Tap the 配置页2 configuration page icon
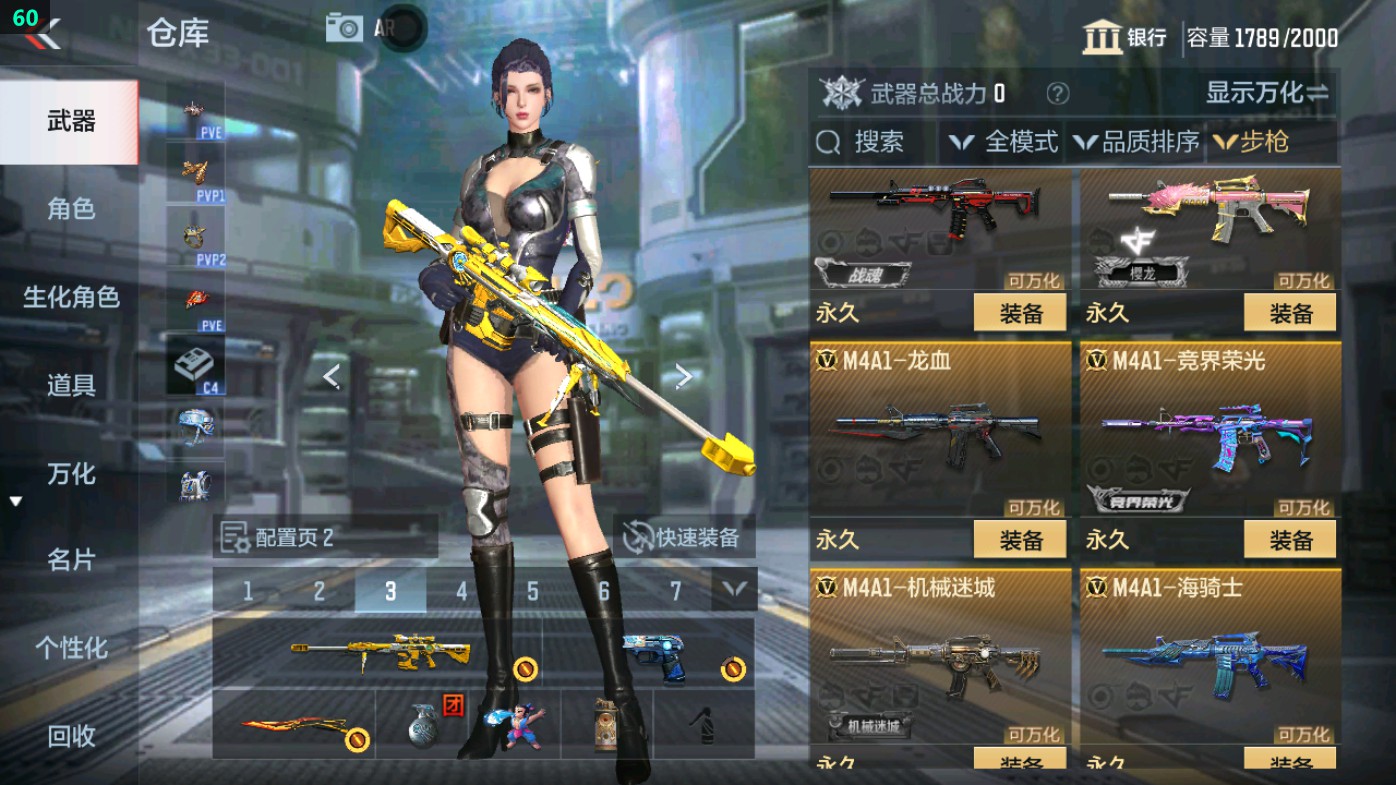The height and width of the screenshot is (785, 1396). 233,537
